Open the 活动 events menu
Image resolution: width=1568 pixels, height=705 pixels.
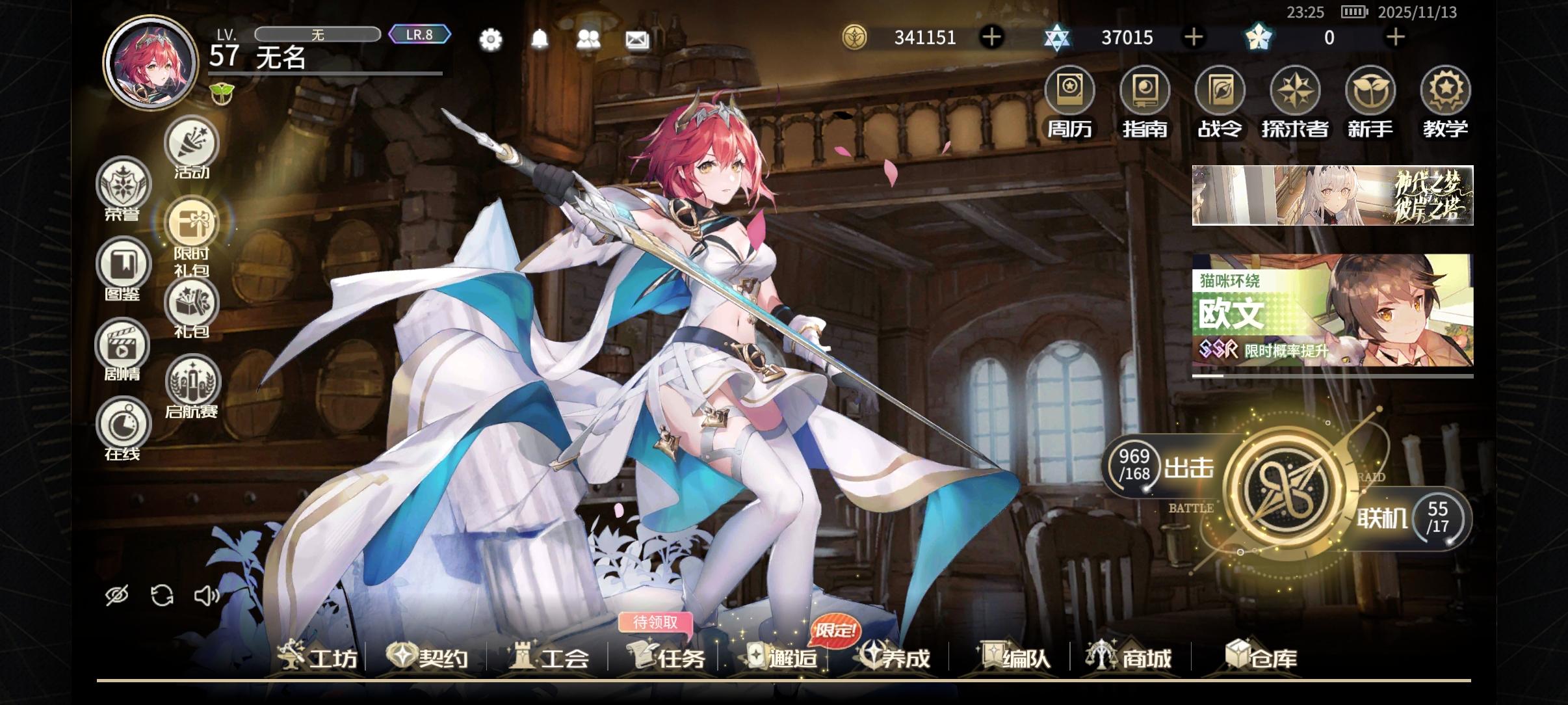click(192, 143)
